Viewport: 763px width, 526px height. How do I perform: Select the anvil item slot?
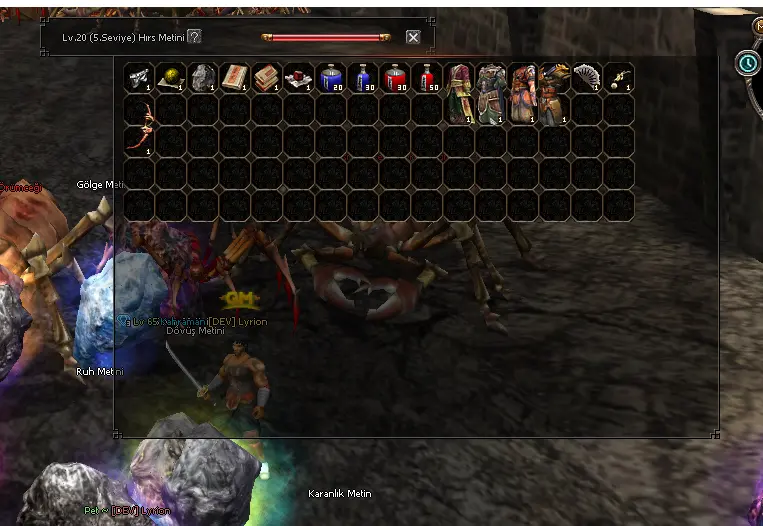tap(139, 77)
